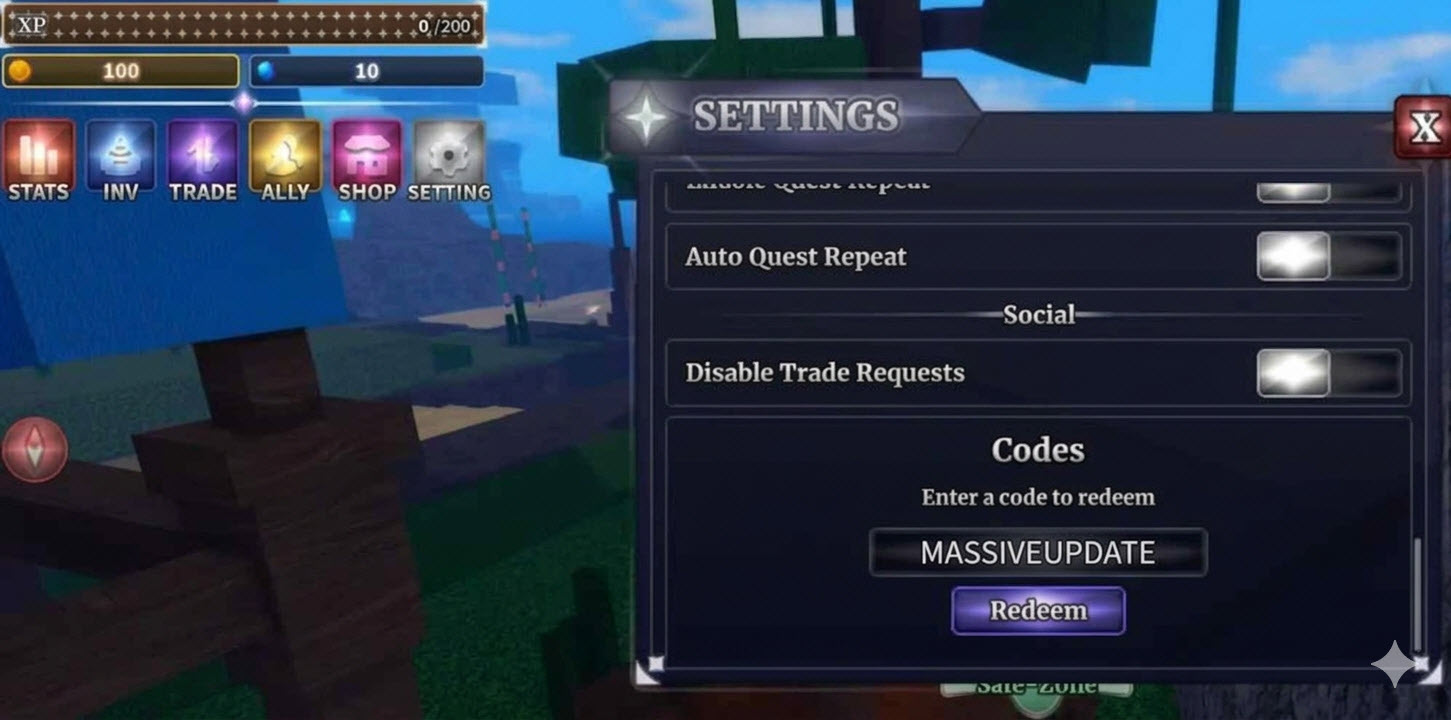
Task: Click the MASSIVEUPDATE code entry field
Action: 1038,551
